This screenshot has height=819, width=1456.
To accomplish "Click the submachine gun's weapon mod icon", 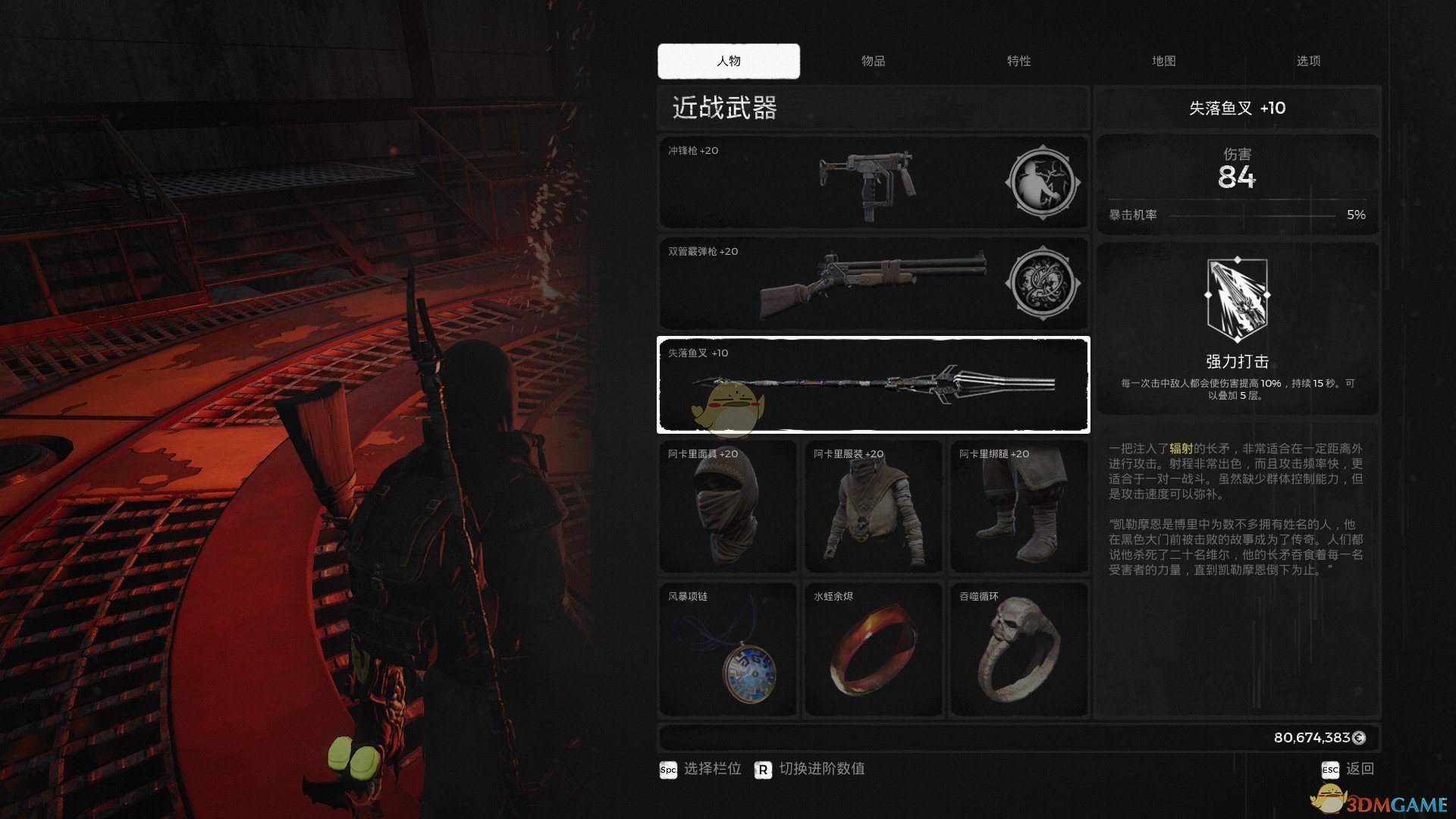I will click(x=1042, y=183).
